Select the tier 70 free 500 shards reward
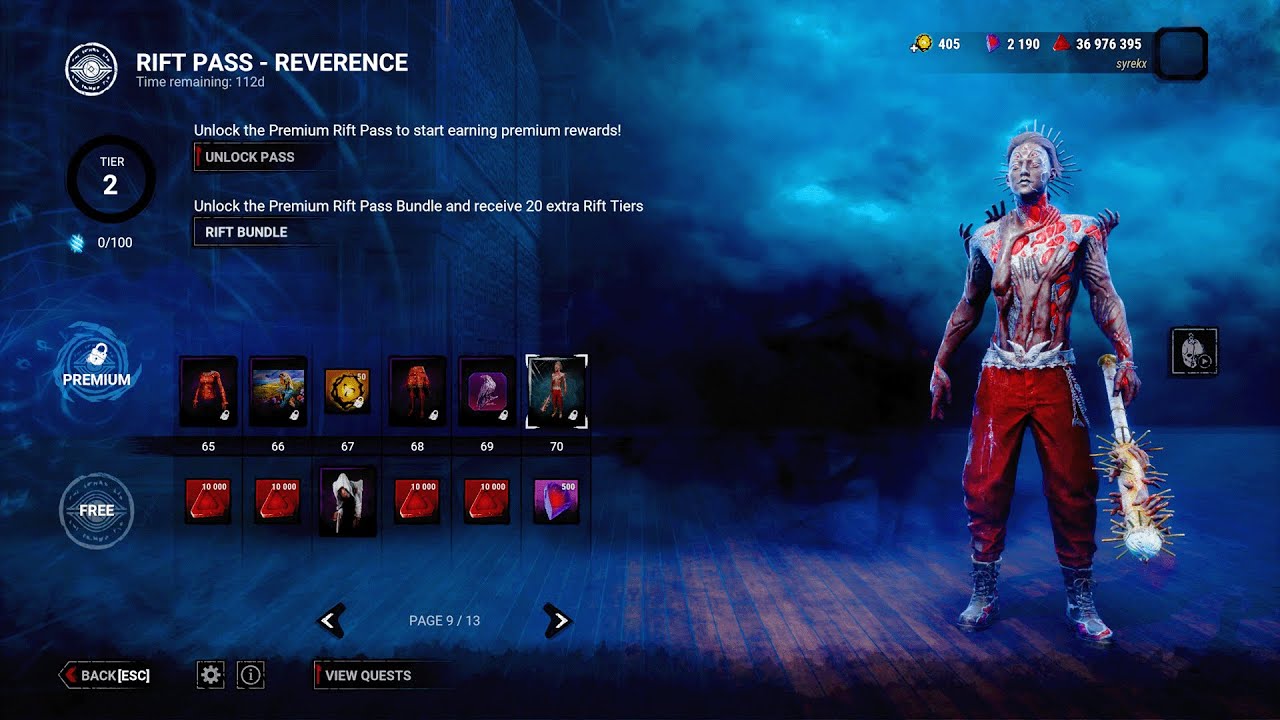1280x720 pixels. click(557, 500)
